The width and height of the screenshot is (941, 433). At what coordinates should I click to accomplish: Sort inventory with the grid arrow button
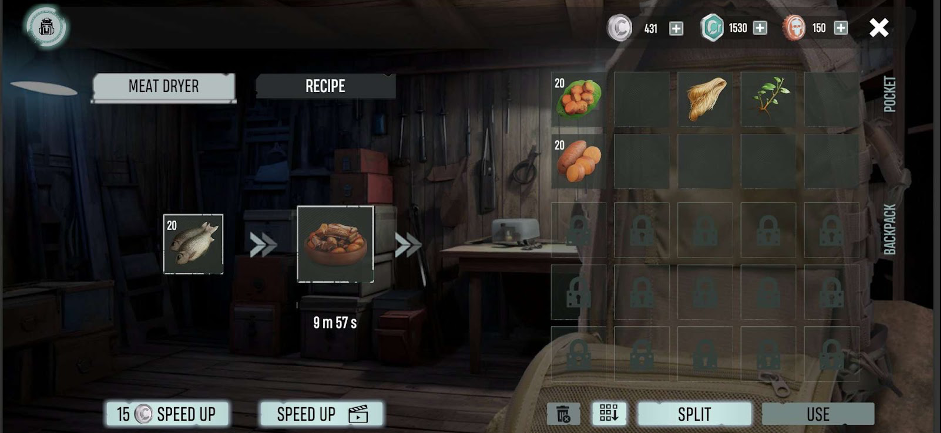point(609,414)
